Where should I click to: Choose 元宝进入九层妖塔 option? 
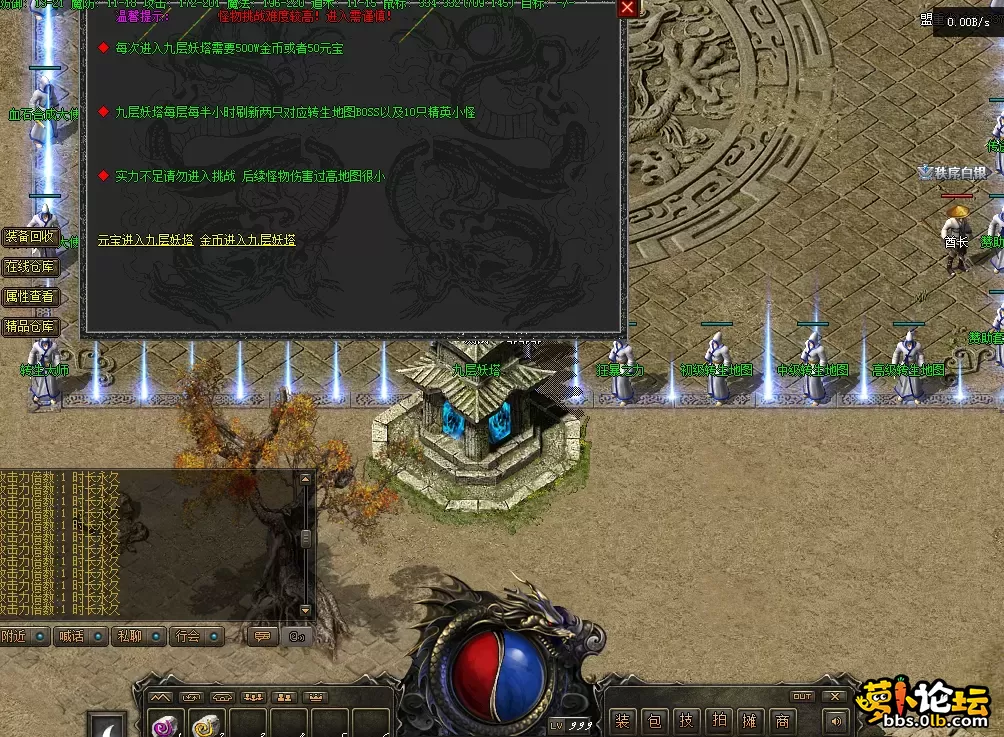click(146, 240)
